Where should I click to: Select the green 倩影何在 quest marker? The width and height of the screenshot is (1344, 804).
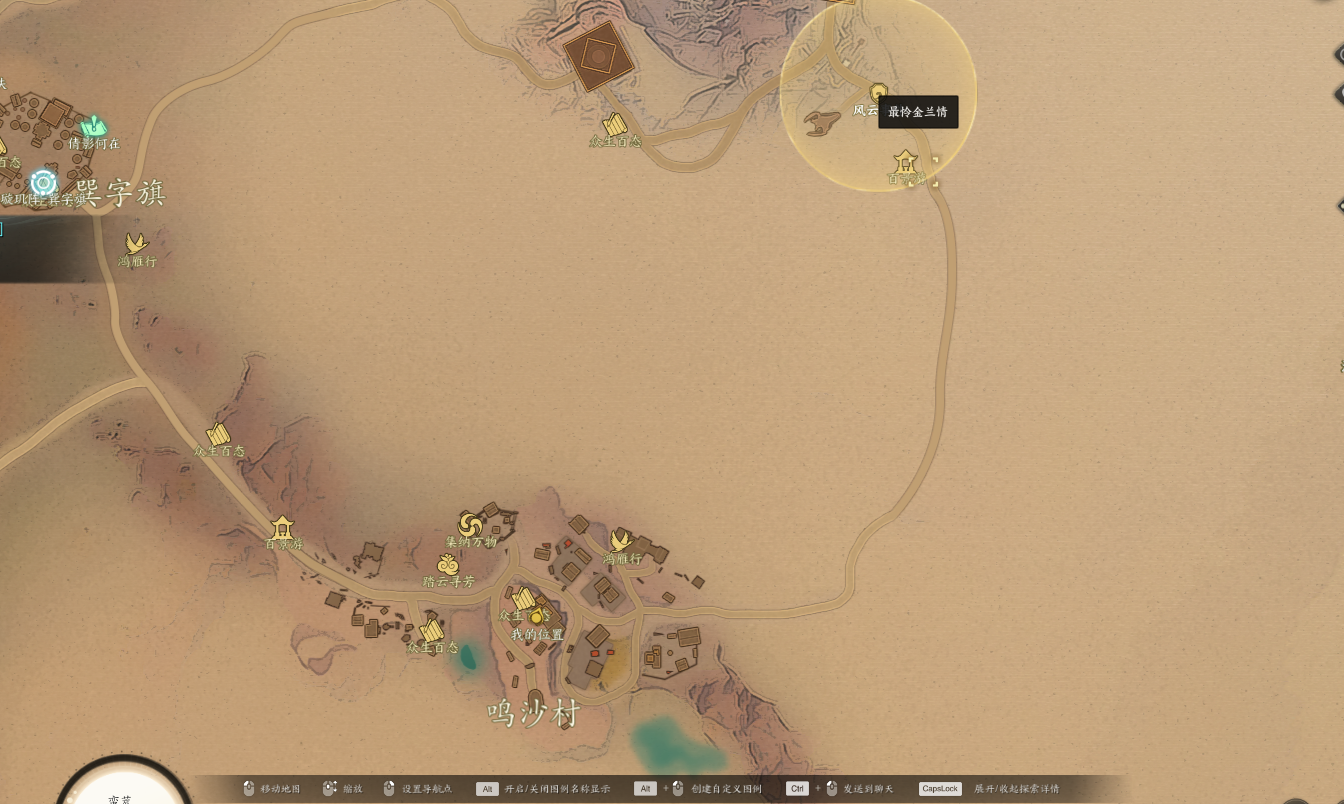click(93, 126)
